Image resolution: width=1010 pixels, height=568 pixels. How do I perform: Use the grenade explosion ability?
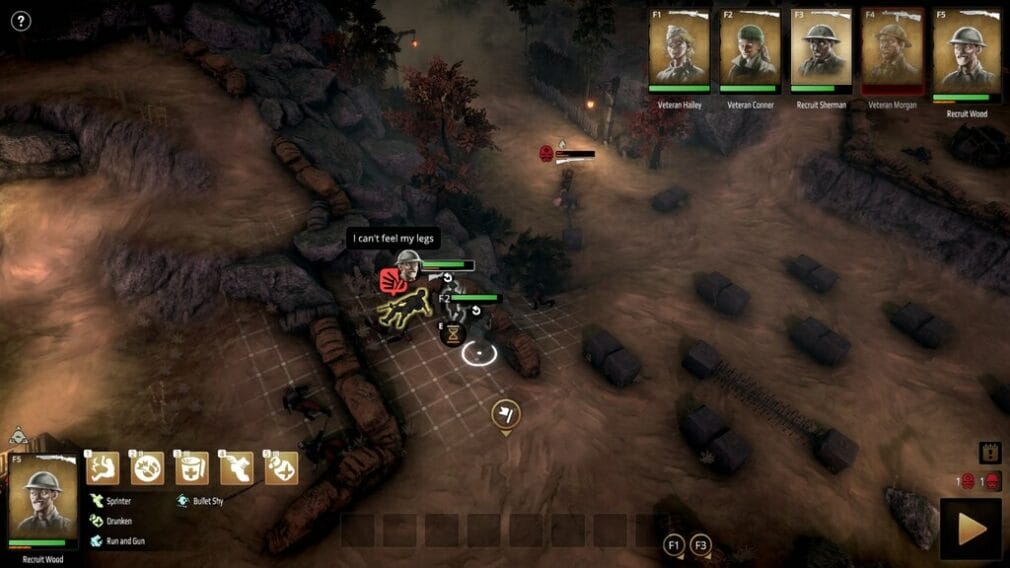click(148, 468)
